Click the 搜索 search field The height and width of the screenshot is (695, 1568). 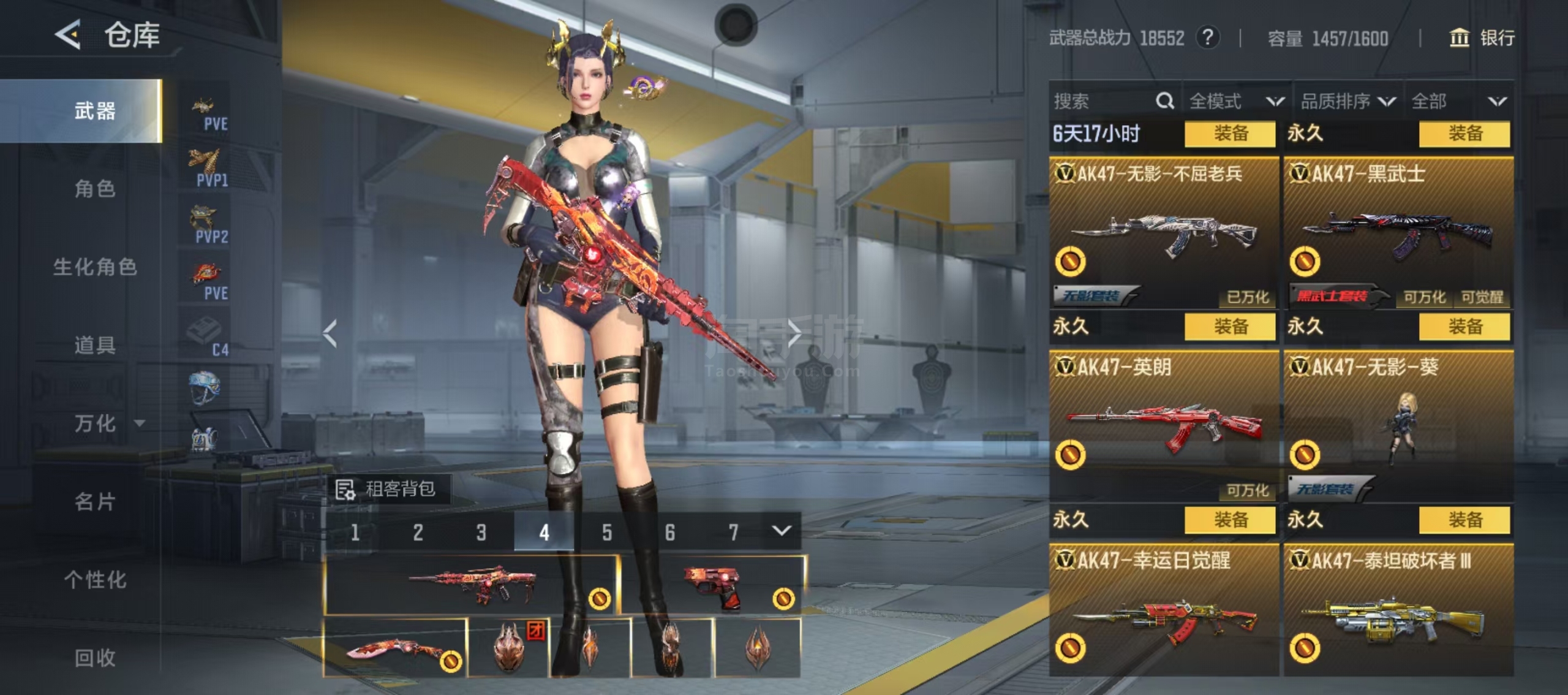point(1102,101)
